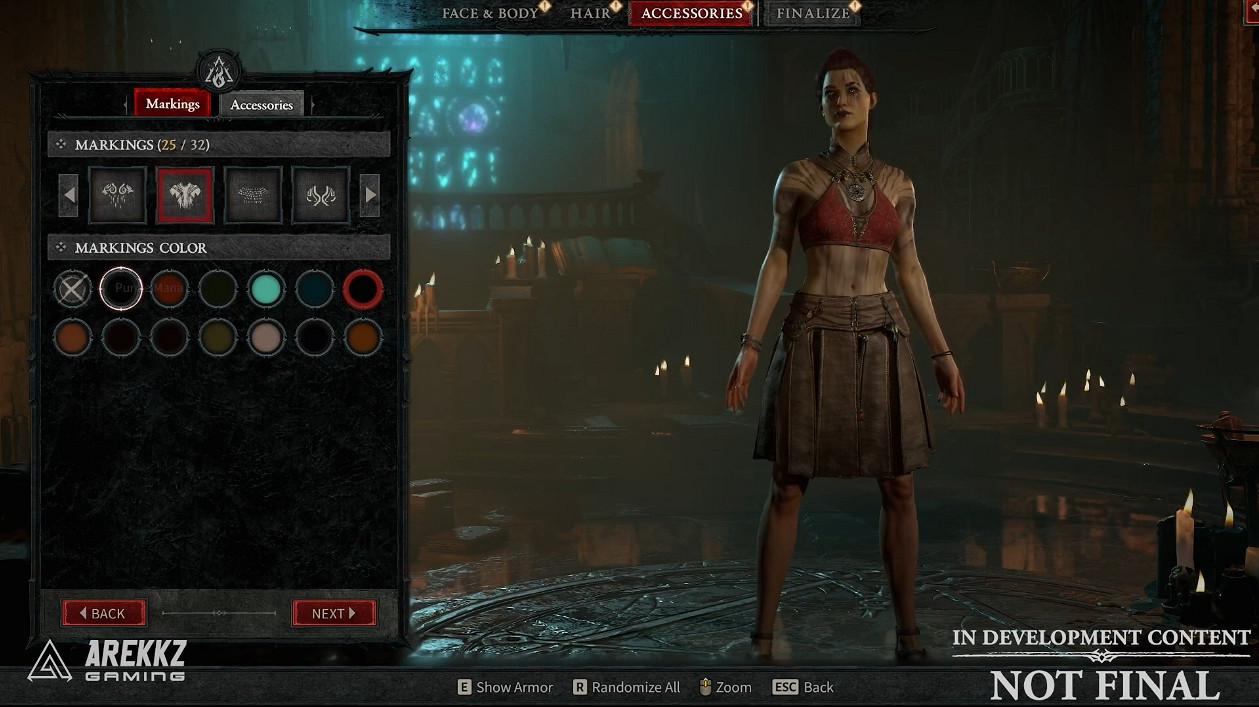1259x707 pixels.
Task: Proceed with the Next button
Action: point(334,613)
